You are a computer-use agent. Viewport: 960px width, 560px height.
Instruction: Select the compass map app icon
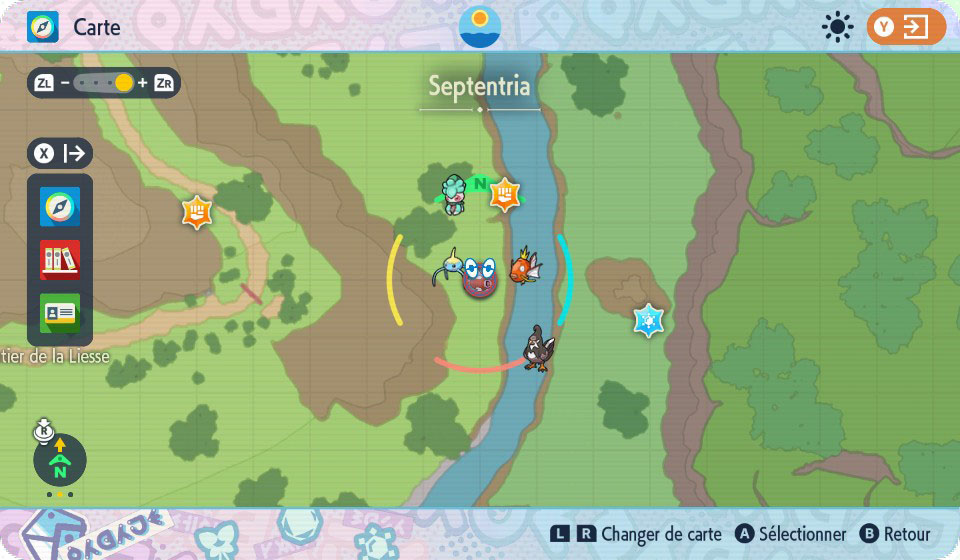pos(60,207)
